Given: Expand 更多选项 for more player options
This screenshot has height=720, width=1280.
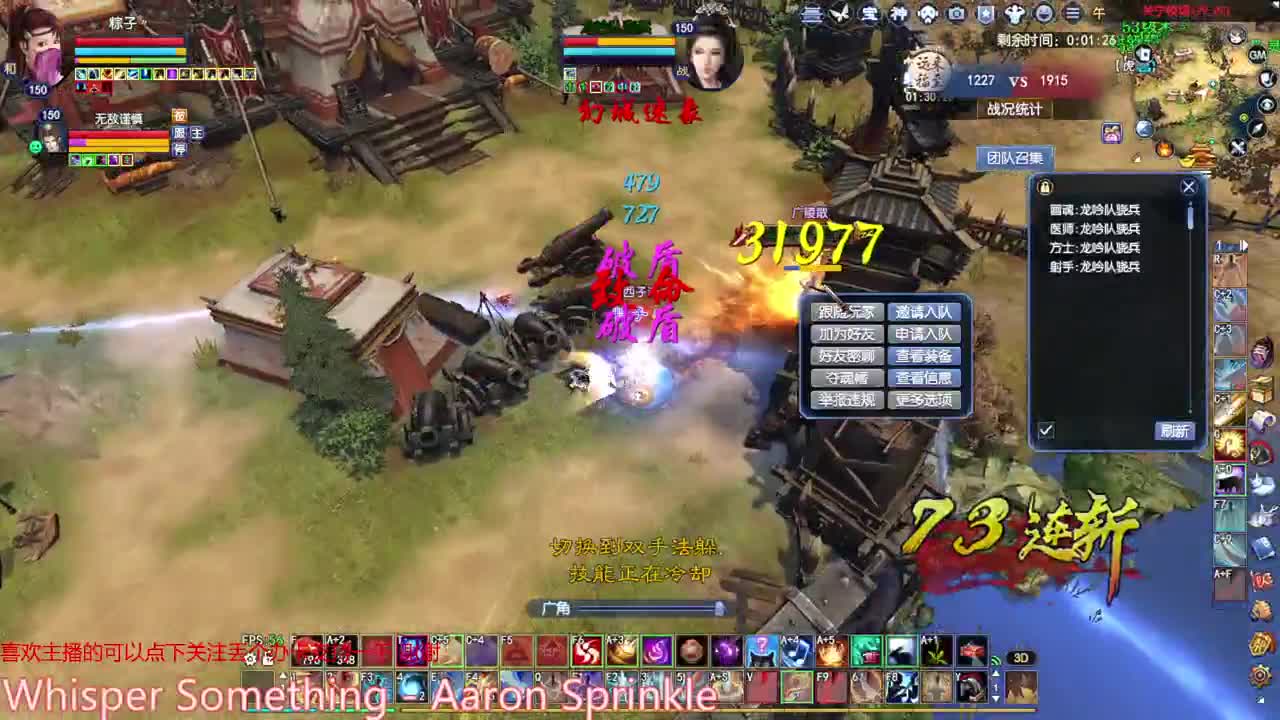Looking at the screenshot, I should [x=924, y=400].
